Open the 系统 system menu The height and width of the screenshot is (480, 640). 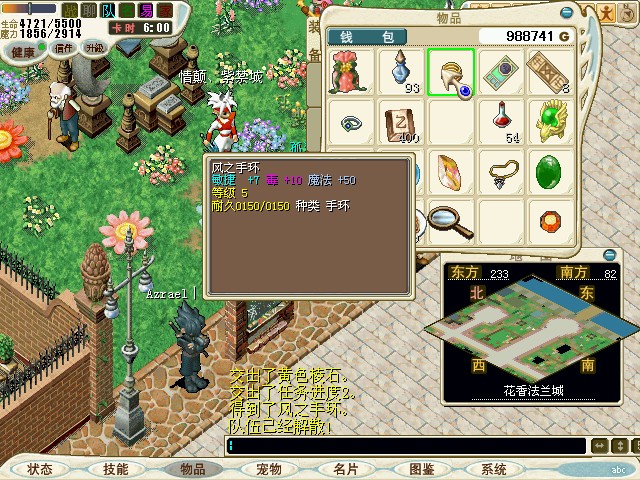(x=494, y=469)
